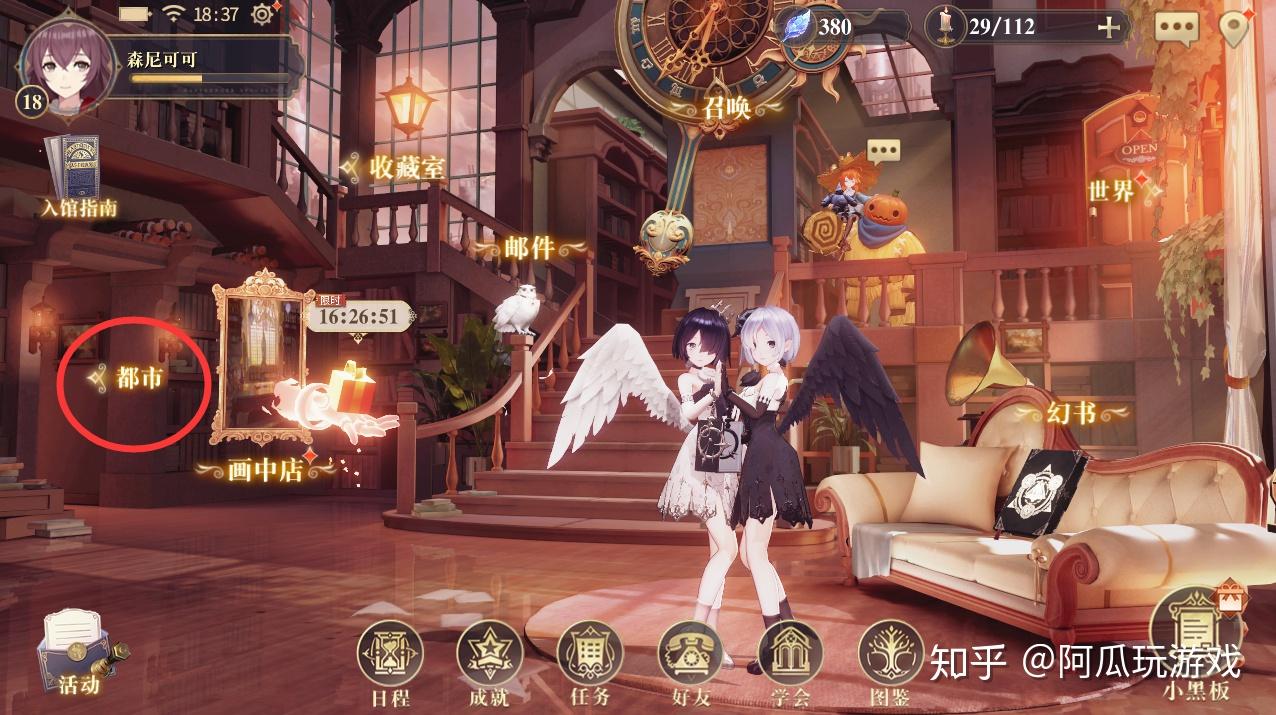Show the 成就 achievements screen

tap(490, 660)
